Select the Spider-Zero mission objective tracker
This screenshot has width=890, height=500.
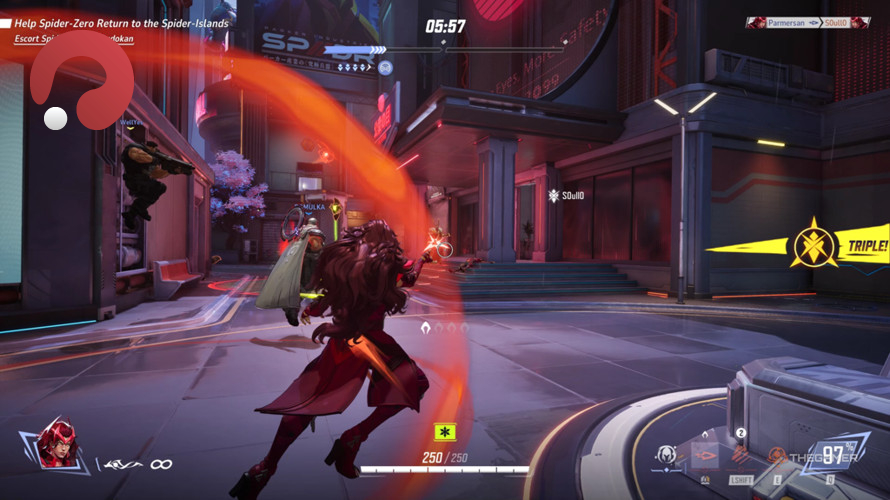[120, 23]
